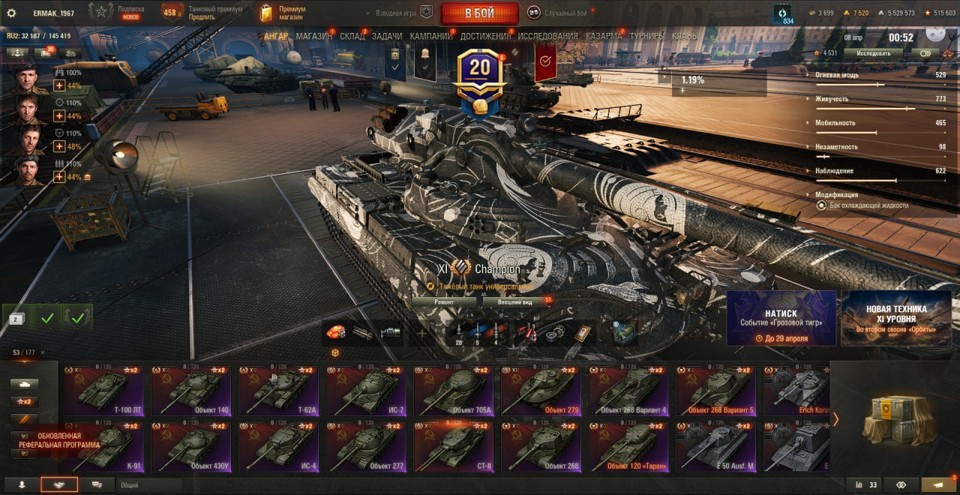Select the Объект 140 tank in carousel

[192, 390]
